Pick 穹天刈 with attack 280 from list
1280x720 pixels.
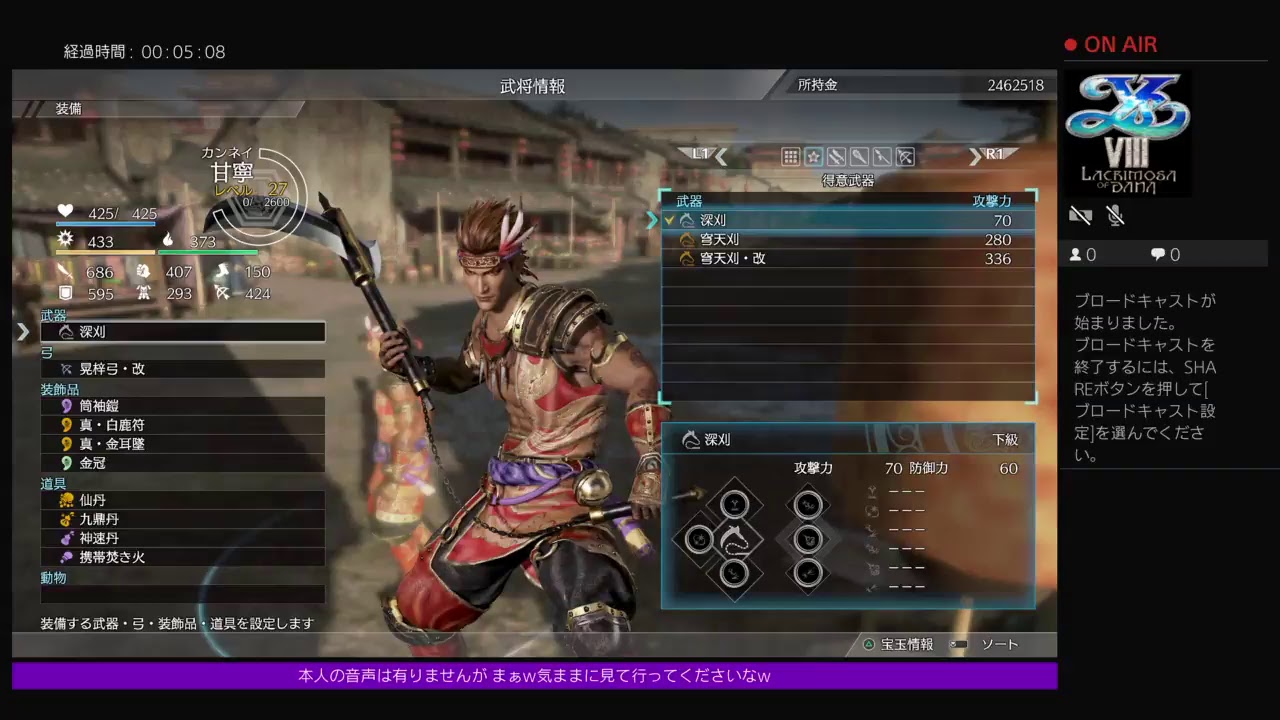click(x=848, y=240)
